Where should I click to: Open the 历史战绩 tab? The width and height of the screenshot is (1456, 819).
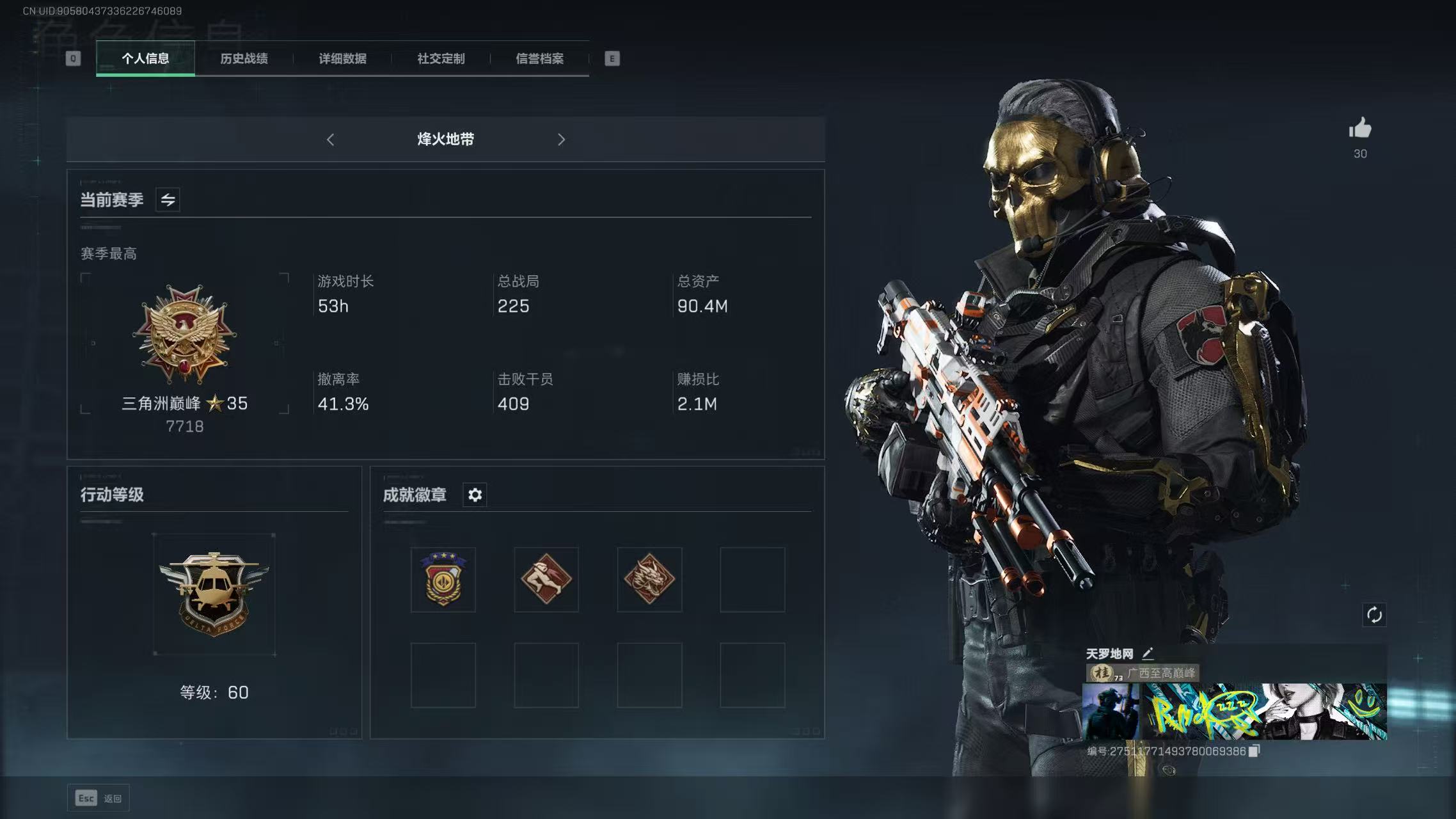[x=244, y=59]
